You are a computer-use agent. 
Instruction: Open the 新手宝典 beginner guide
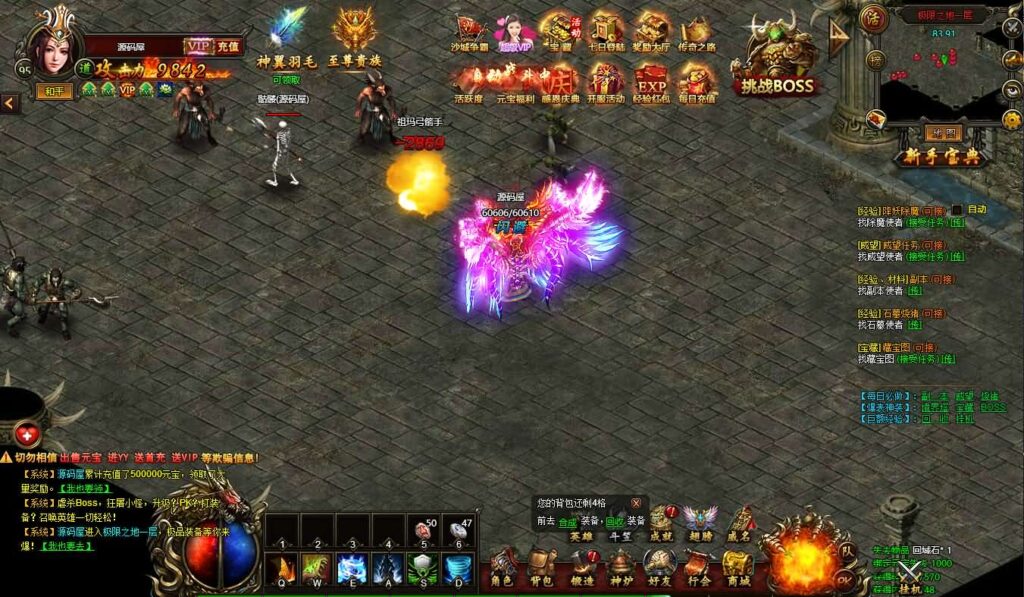pyautogui.click(x=942, y=157)
